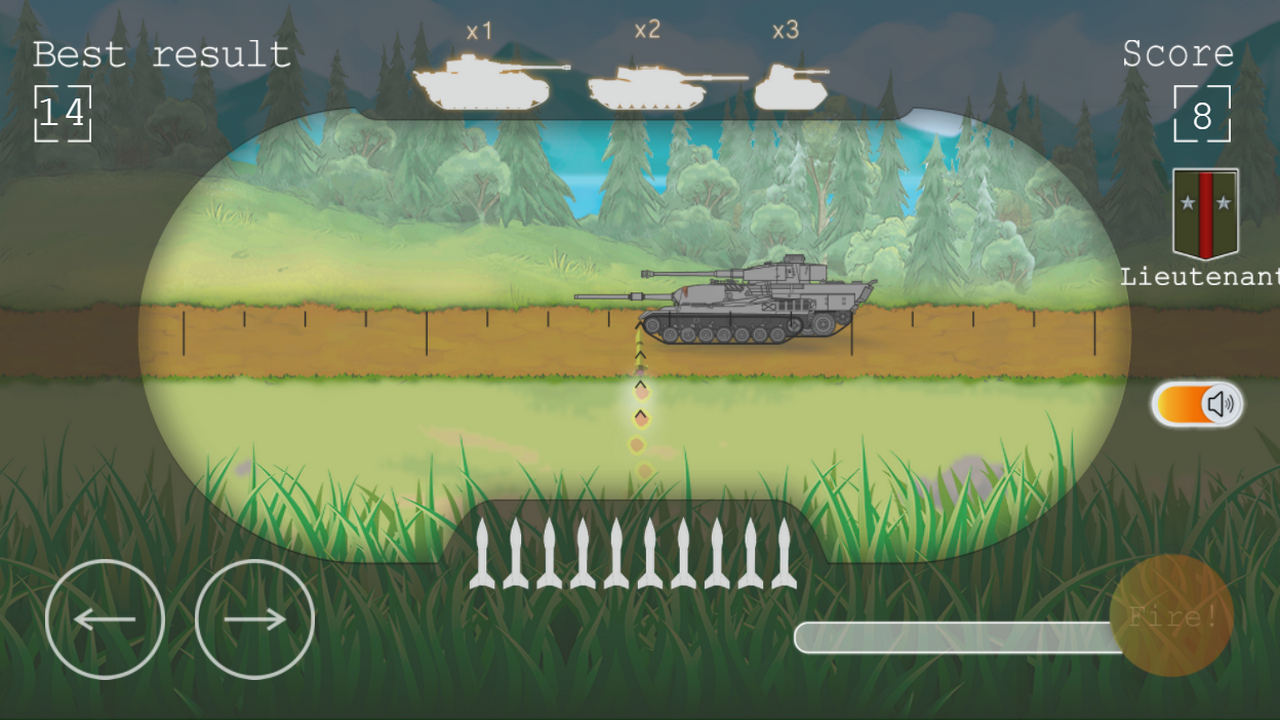Click the Score counter showing 8
Viewport: 1280px width, 720px height.
1202,113
